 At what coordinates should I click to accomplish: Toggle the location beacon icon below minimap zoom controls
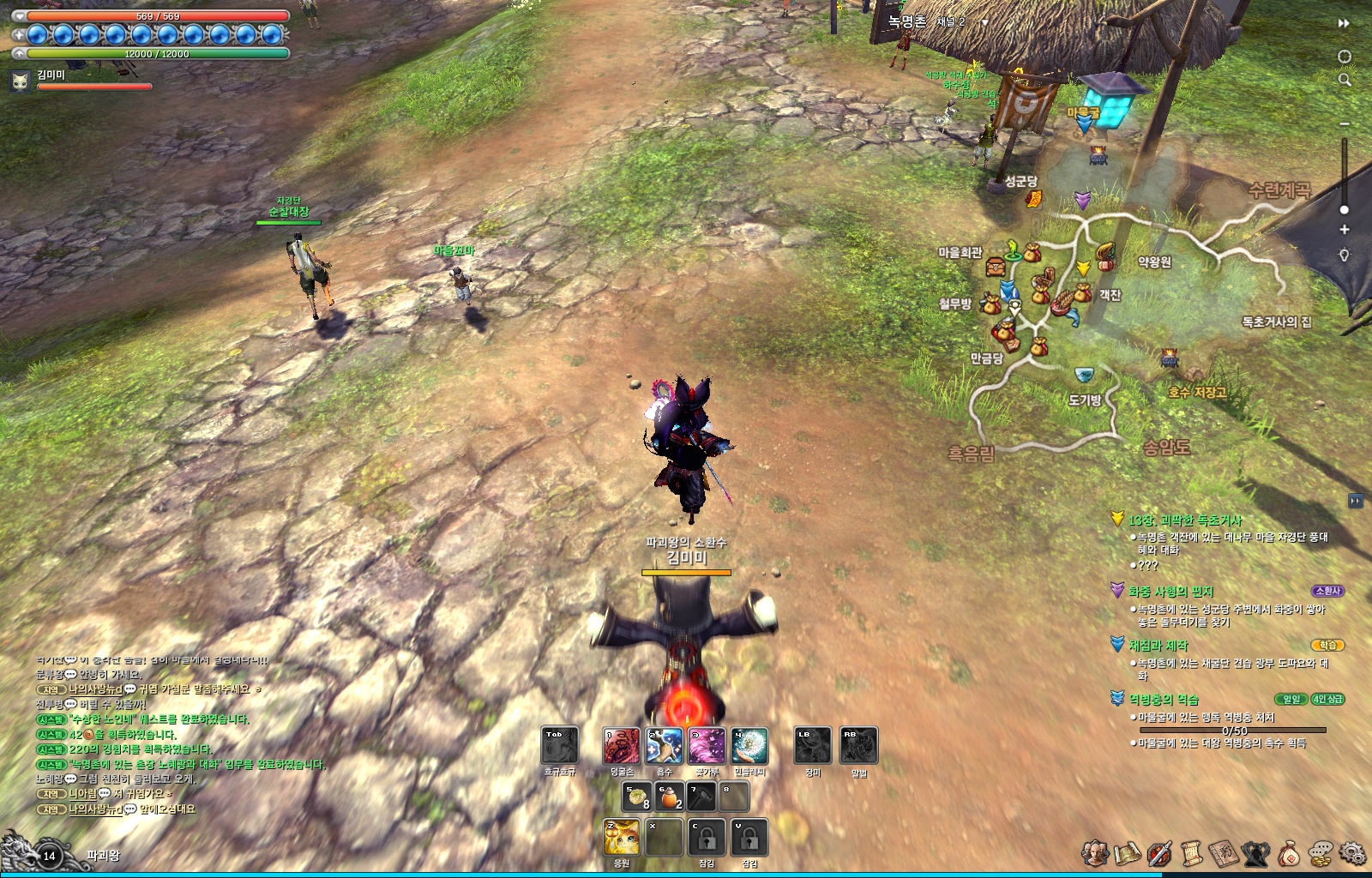(1343, 252)
